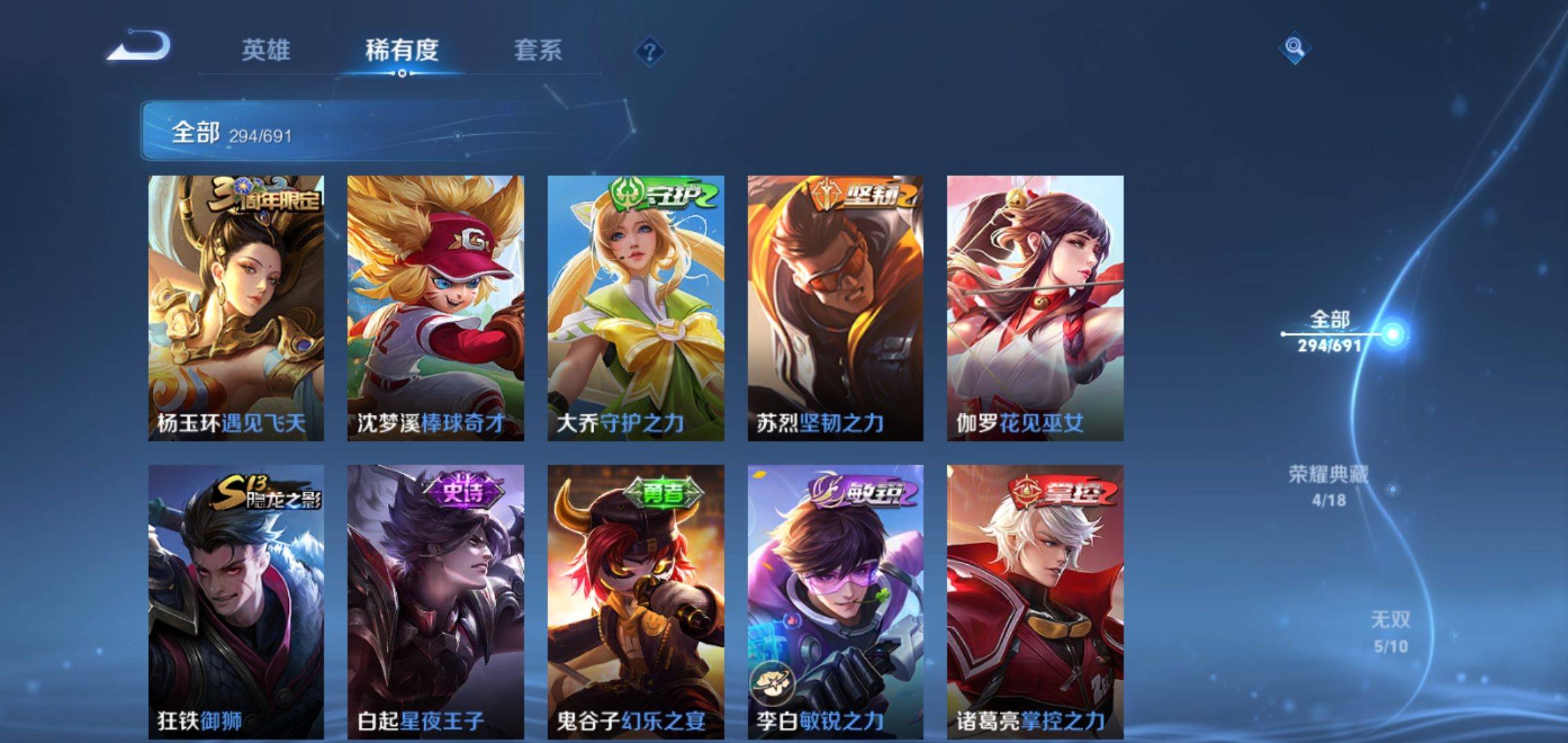Open the 白起 星夜王子 skin card
The height and width of the screenshot is (743, 1568).
pos(435,602)
